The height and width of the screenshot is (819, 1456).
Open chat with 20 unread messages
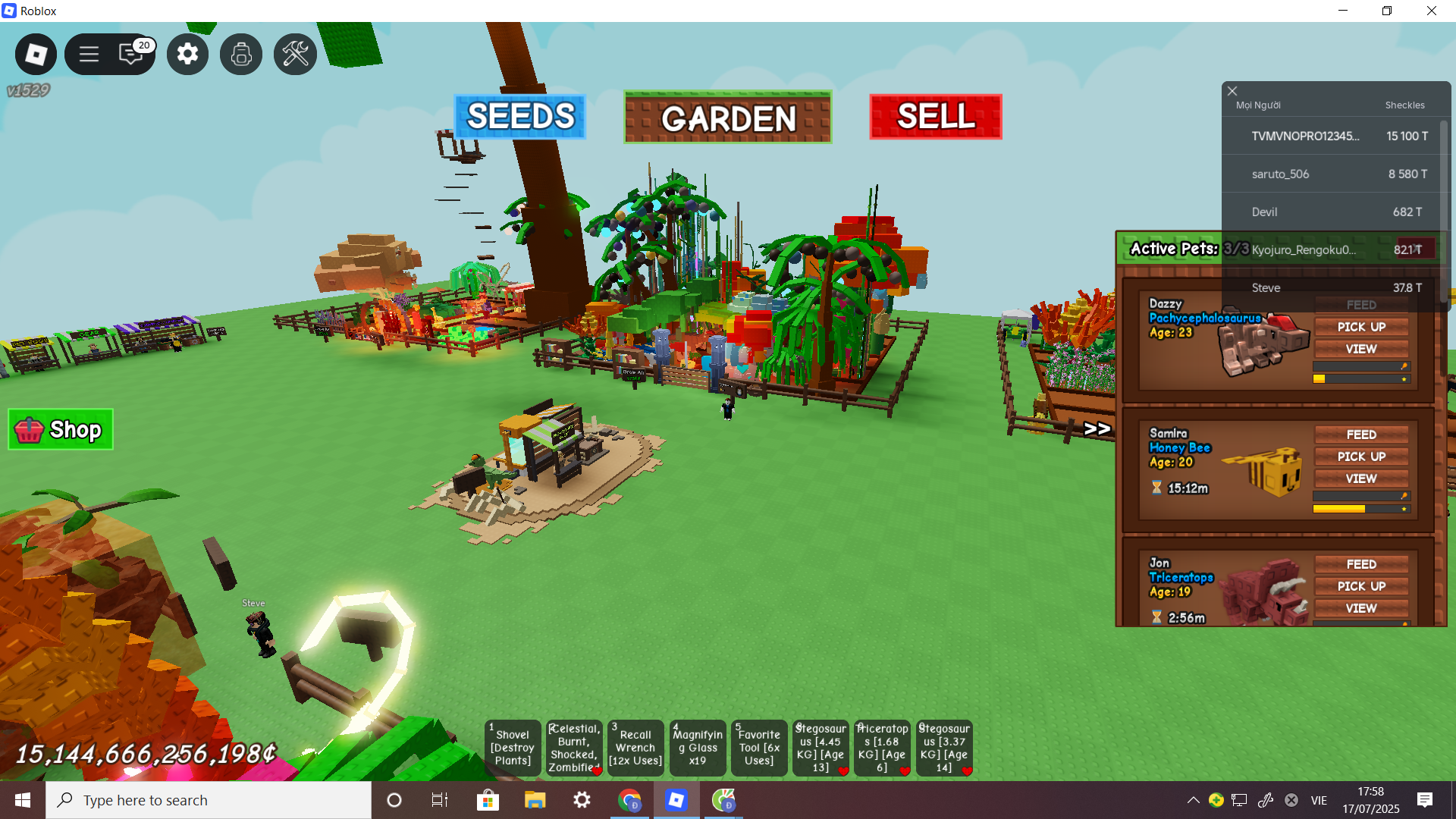[132, 54]
